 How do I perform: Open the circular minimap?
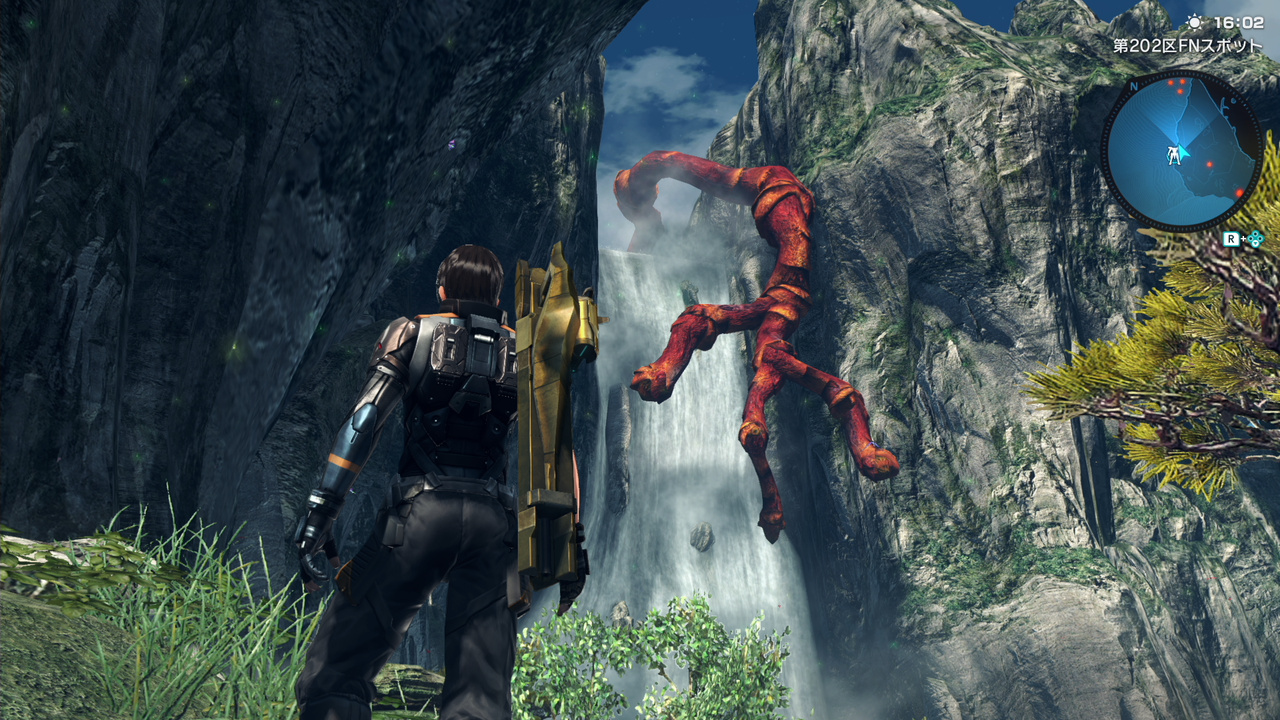coord(1181,151)
